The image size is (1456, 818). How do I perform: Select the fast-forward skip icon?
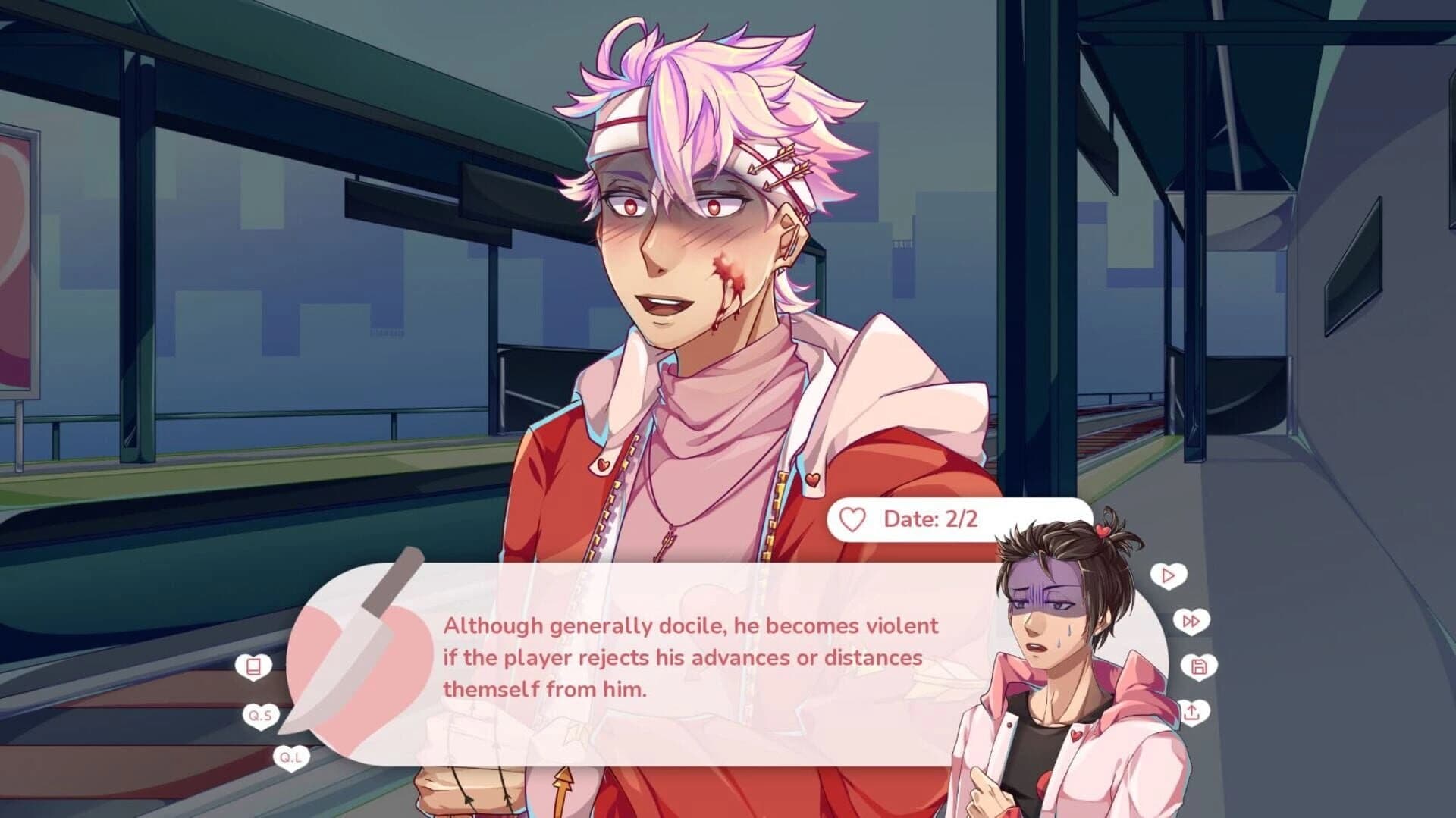pyautogui.click(x=1192, y=622)
